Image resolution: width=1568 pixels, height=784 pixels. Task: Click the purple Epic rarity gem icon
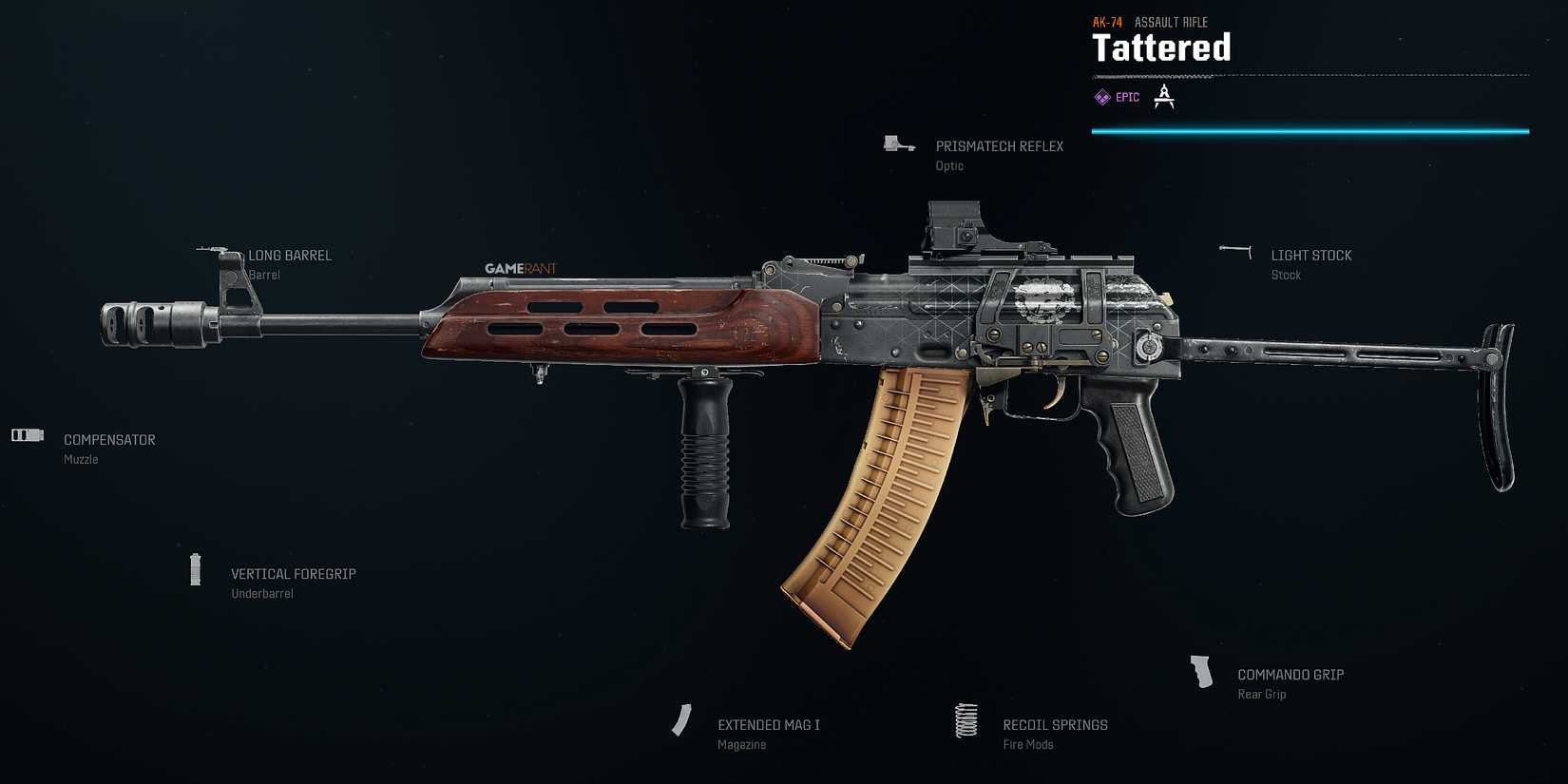[x=1101, y=96]
